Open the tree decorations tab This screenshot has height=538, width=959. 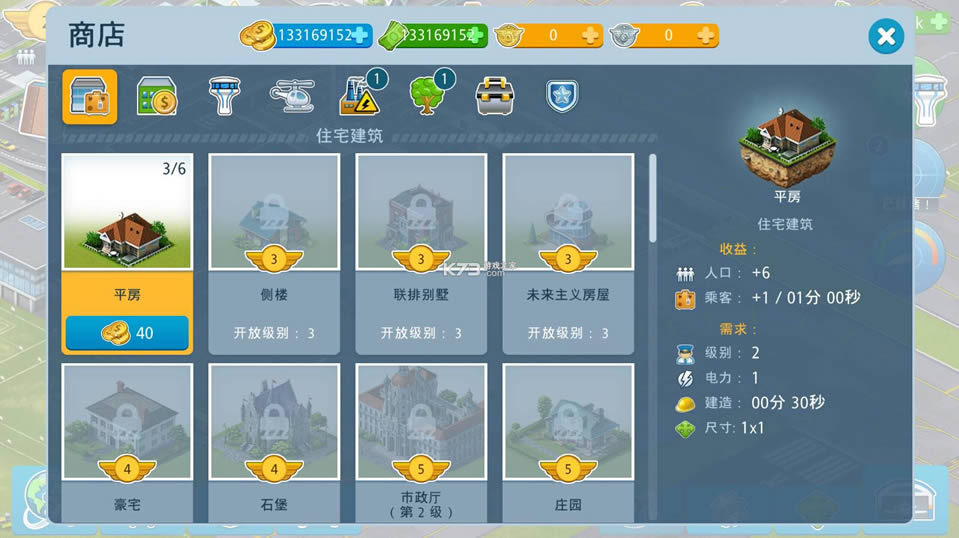point(428,96)
